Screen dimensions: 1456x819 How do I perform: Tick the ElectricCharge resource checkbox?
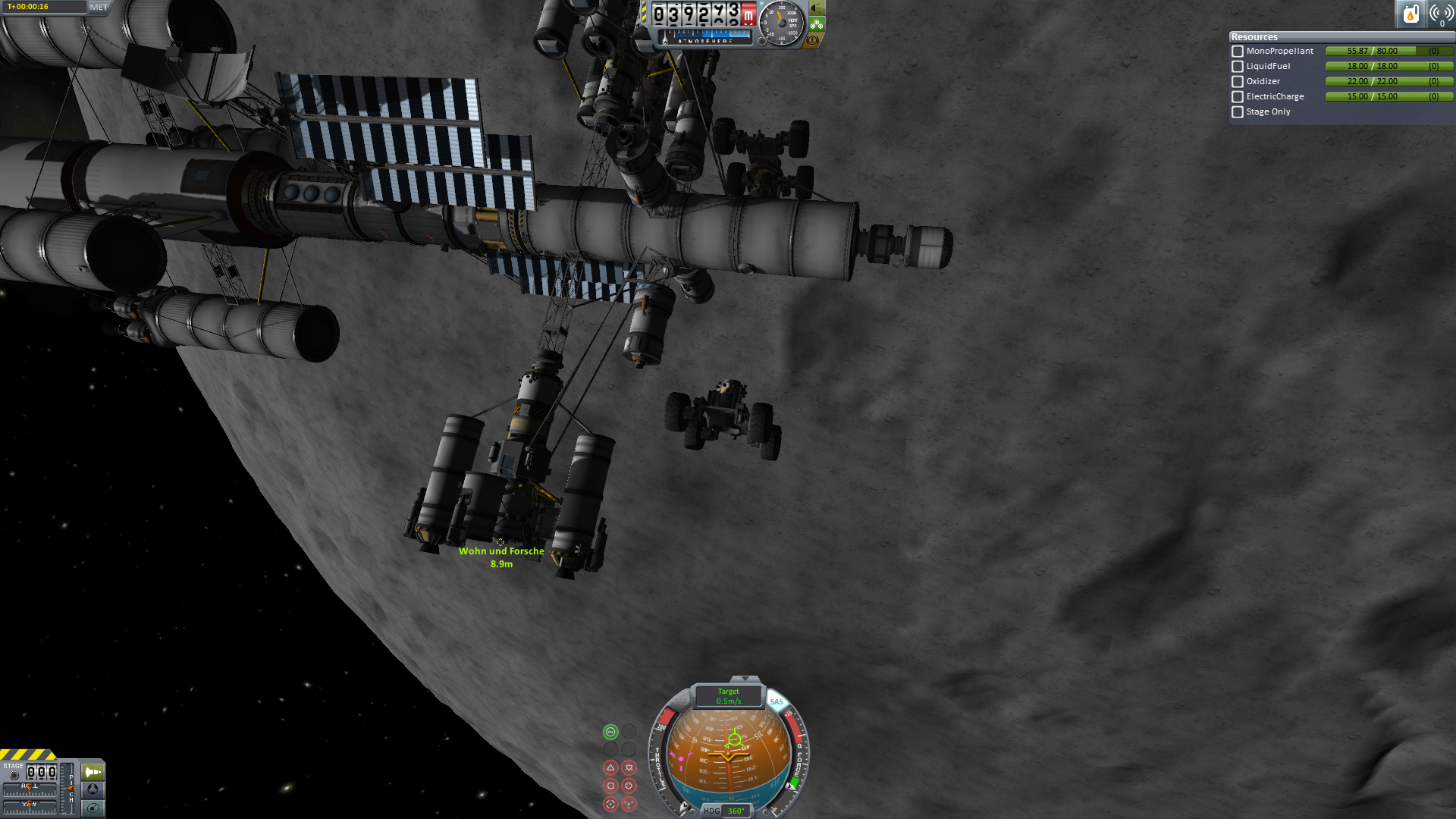1238,97
